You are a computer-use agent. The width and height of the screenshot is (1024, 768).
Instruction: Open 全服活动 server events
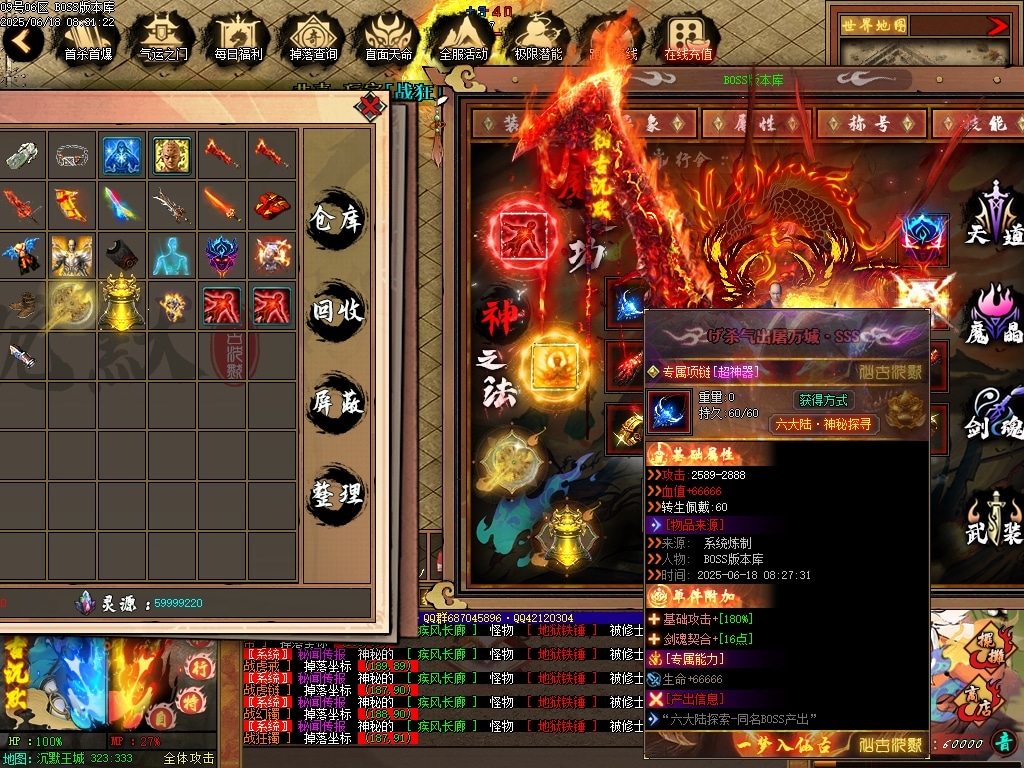click(x=463, y=37)
